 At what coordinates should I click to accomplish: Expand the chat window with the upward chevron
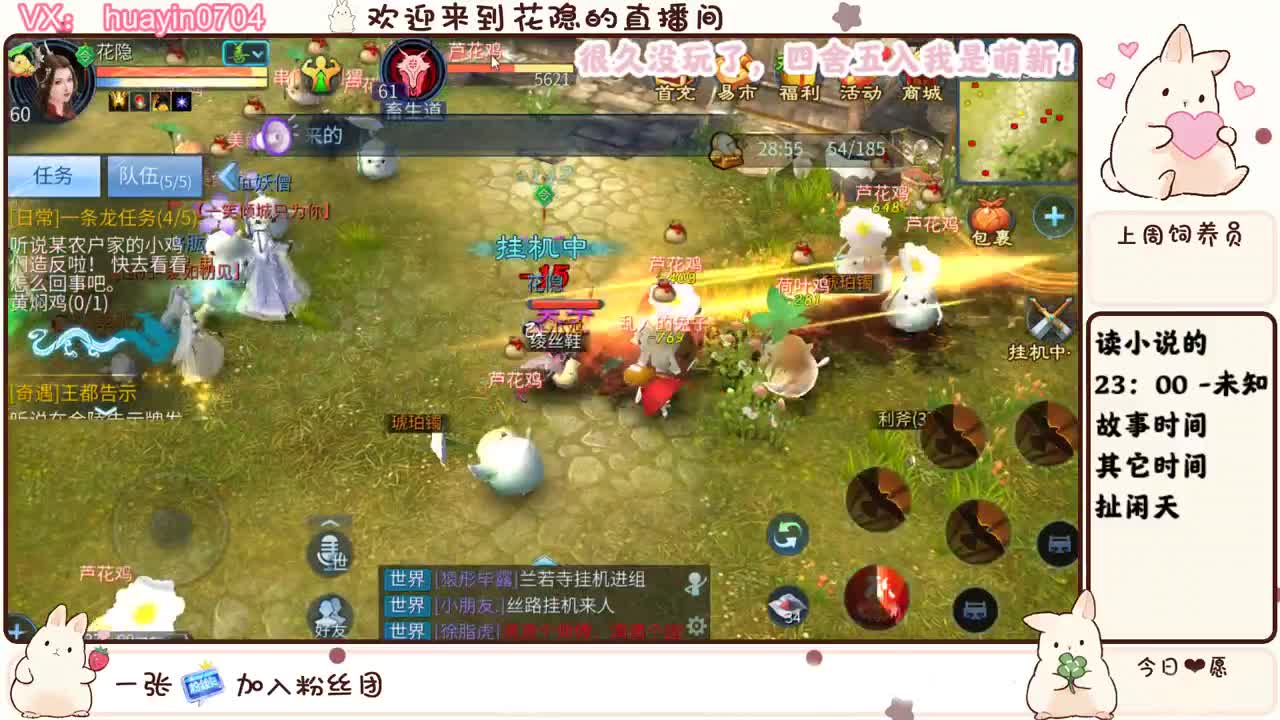tap(544, 560)
